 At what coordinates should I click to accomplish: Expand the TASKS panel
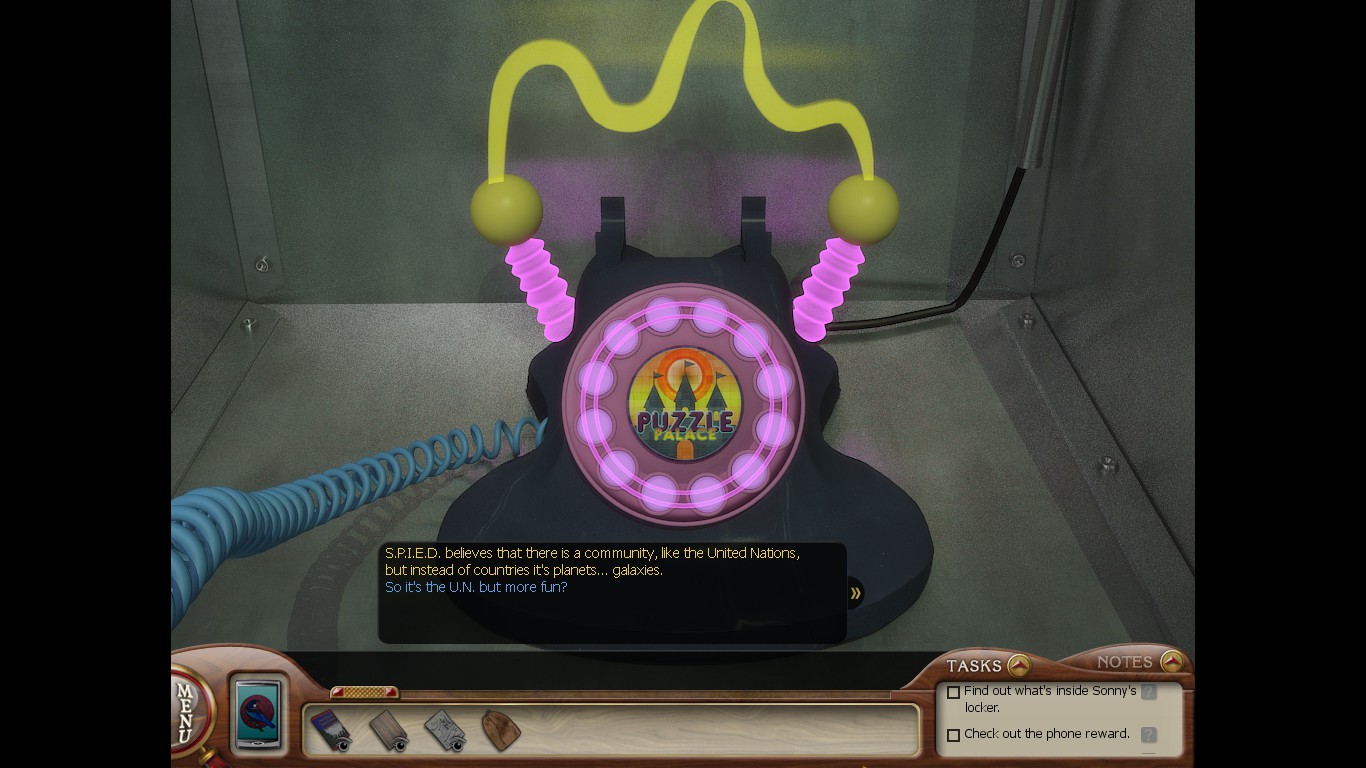coord(1018,665)
